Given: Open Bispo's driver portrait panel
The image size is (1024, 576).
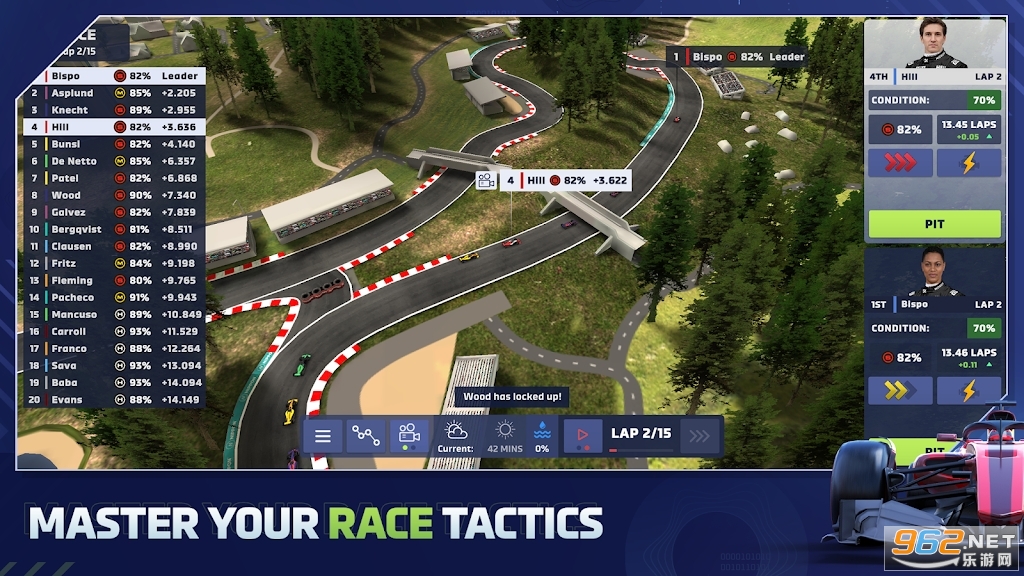Looking at the screenshot, I should pos(934,272).
